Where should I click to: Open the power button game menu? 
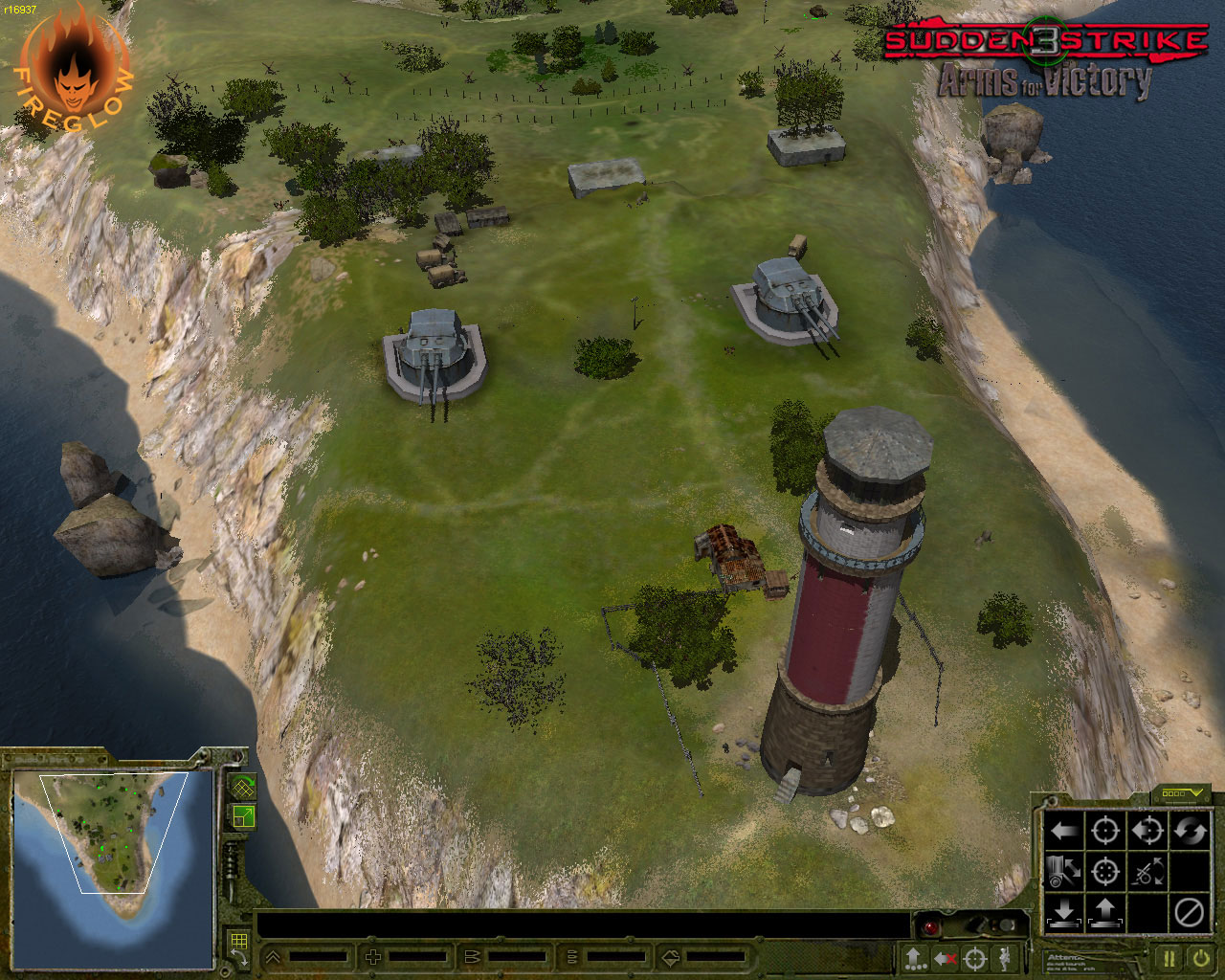click(x=1200, y=958)
